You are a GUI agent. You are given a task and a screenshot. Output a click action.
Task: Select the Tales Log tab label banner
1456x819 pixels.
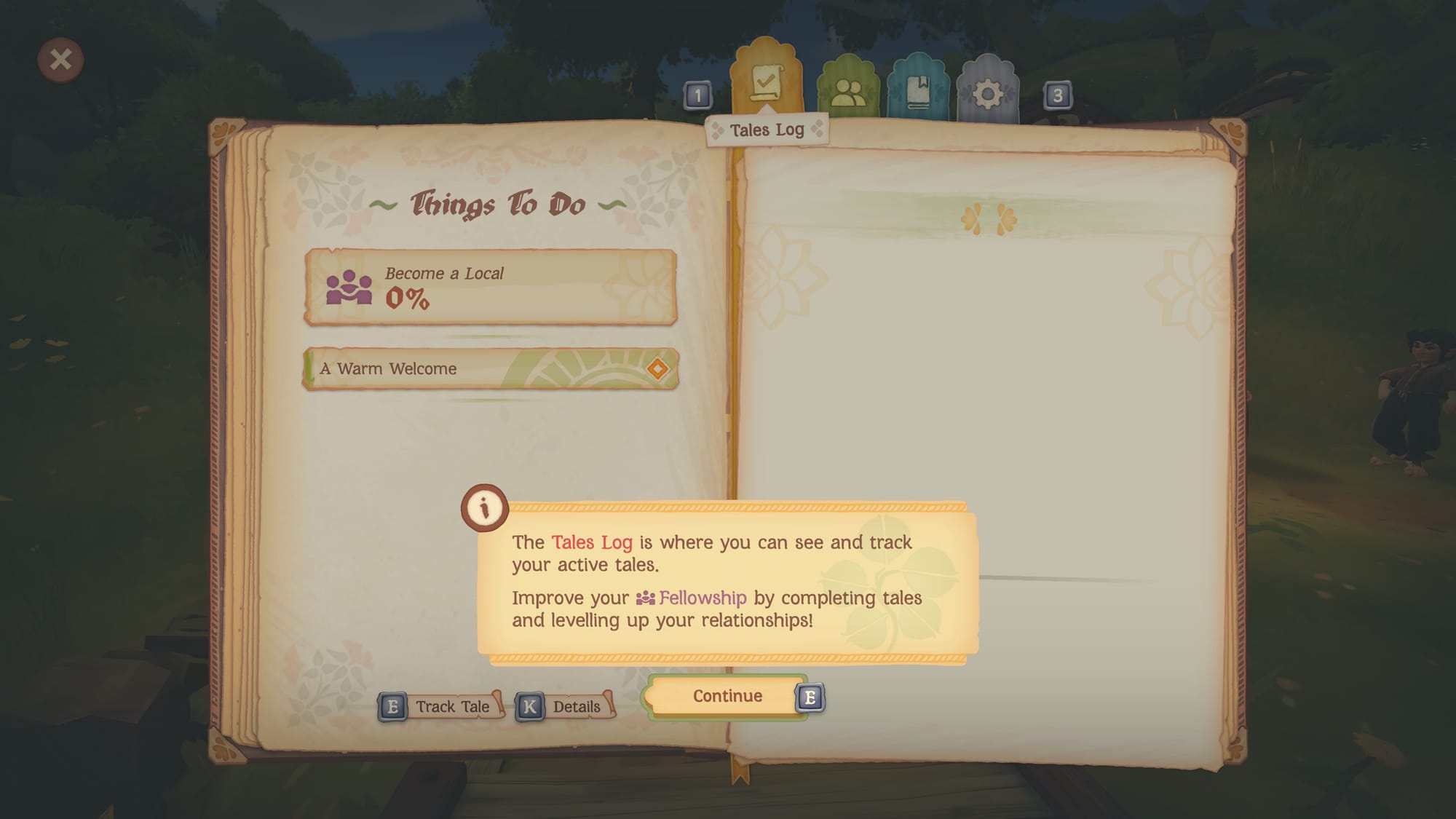[767, 130]
